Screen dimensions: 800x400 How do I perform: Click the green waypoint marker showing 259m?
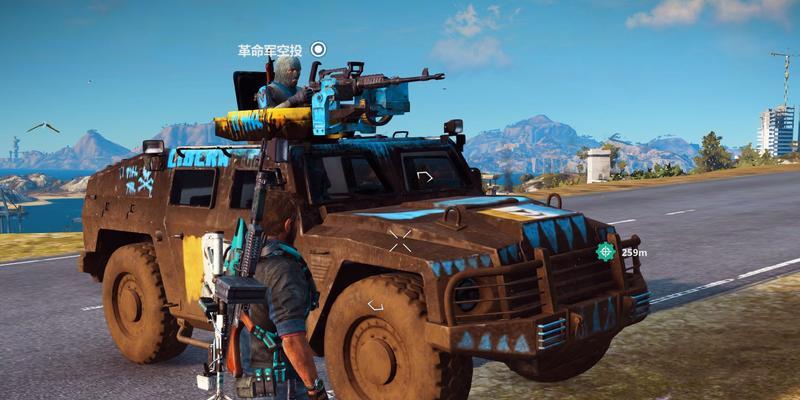[606, 251]
